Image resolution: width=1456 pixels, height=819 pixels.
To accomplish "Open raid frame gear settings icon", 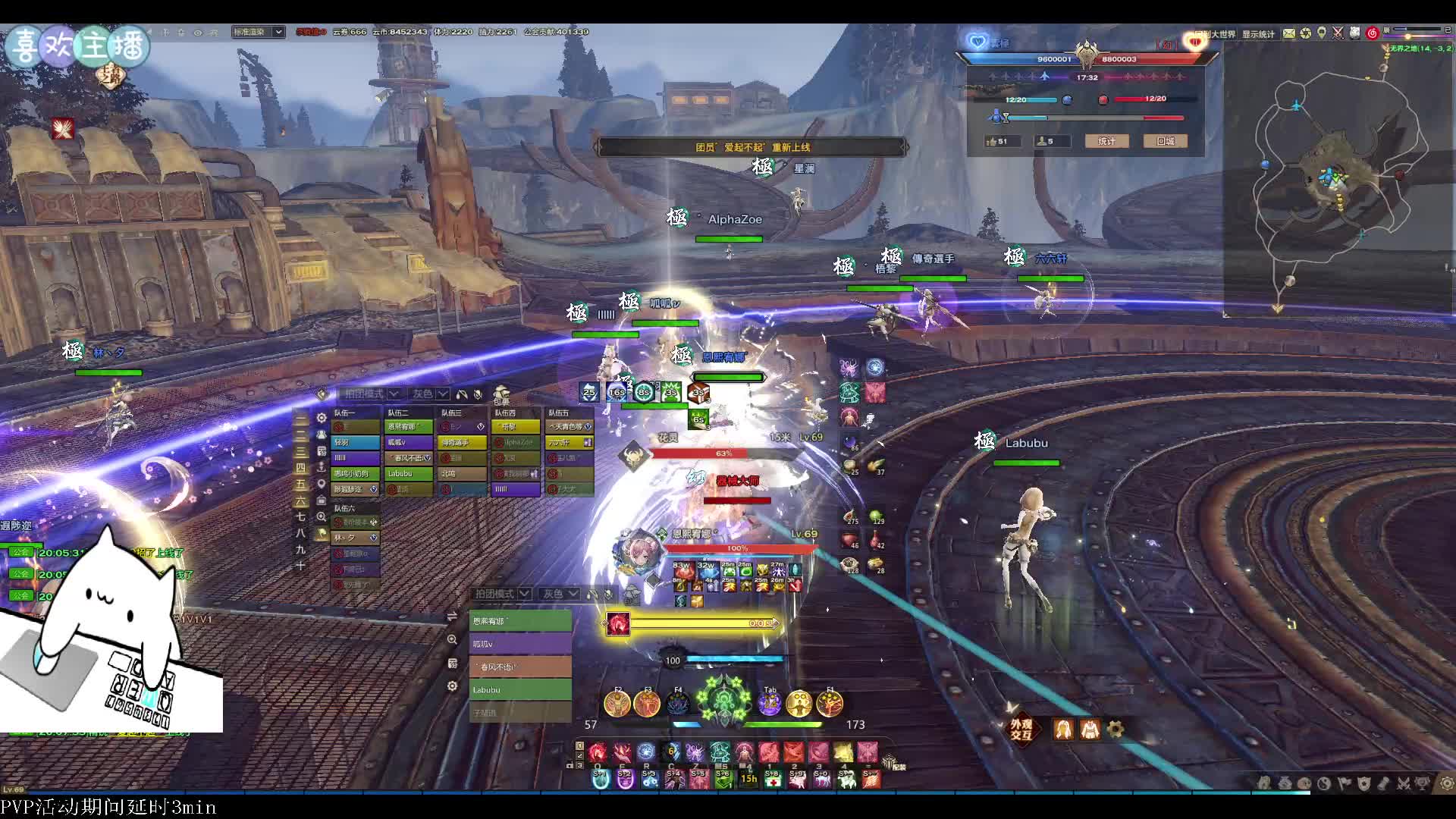I will coord(322,418).
